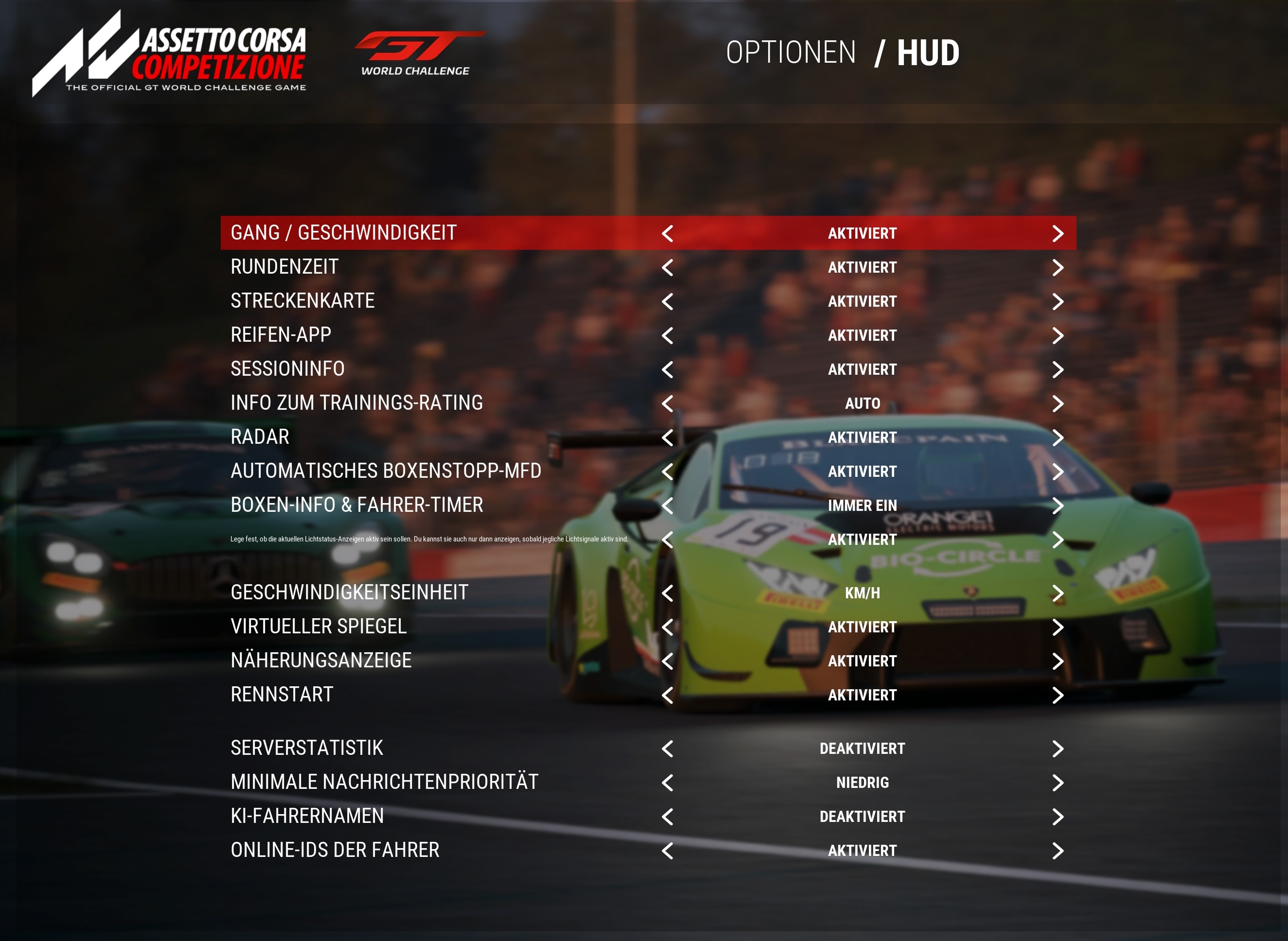
Task: Select the Näherungsanzeige option row
Action: click(x=321, y=661)
